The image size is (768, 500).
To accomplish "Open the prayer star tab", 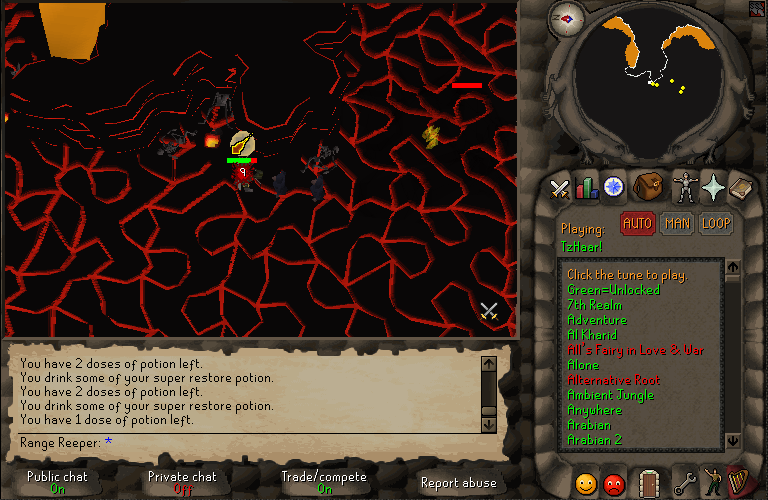I will (713, 187).
